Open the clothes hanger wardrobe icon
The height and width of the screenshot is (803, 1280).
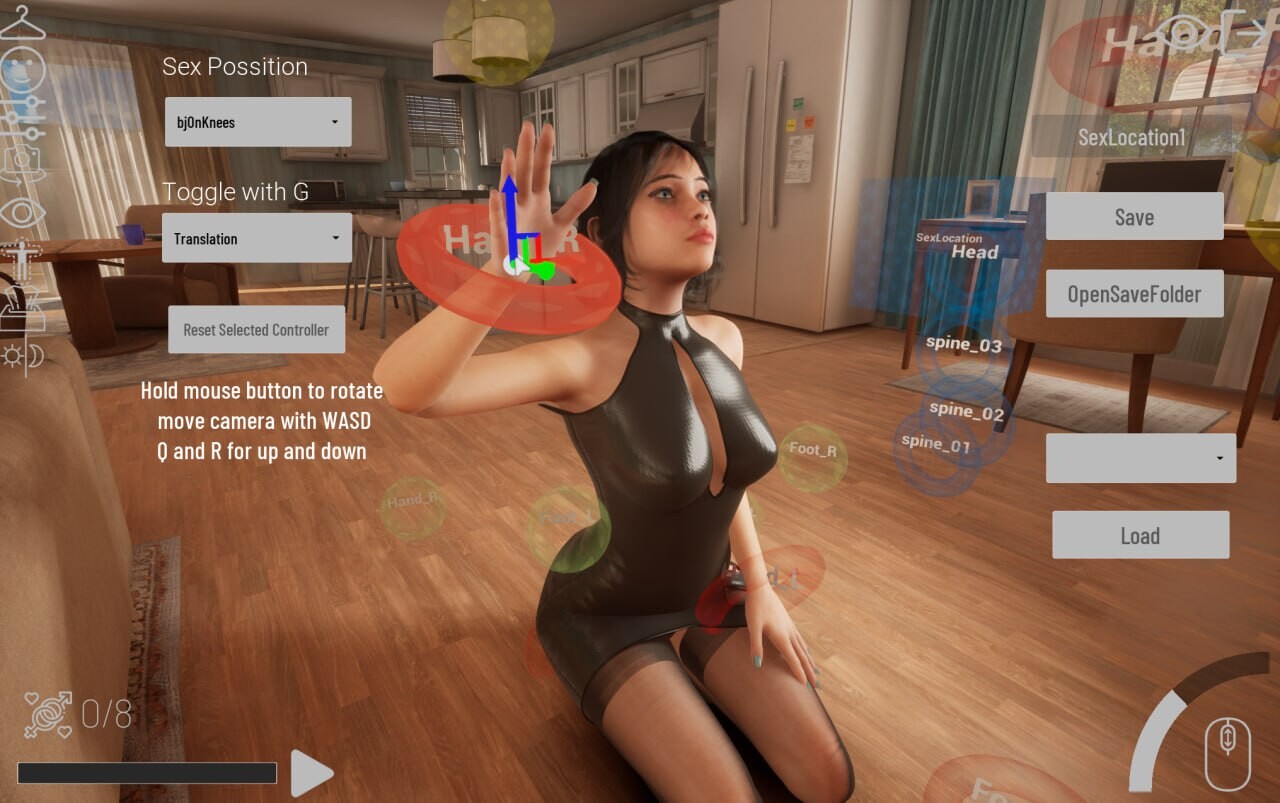pyautogui.click(x=22, y=22)
